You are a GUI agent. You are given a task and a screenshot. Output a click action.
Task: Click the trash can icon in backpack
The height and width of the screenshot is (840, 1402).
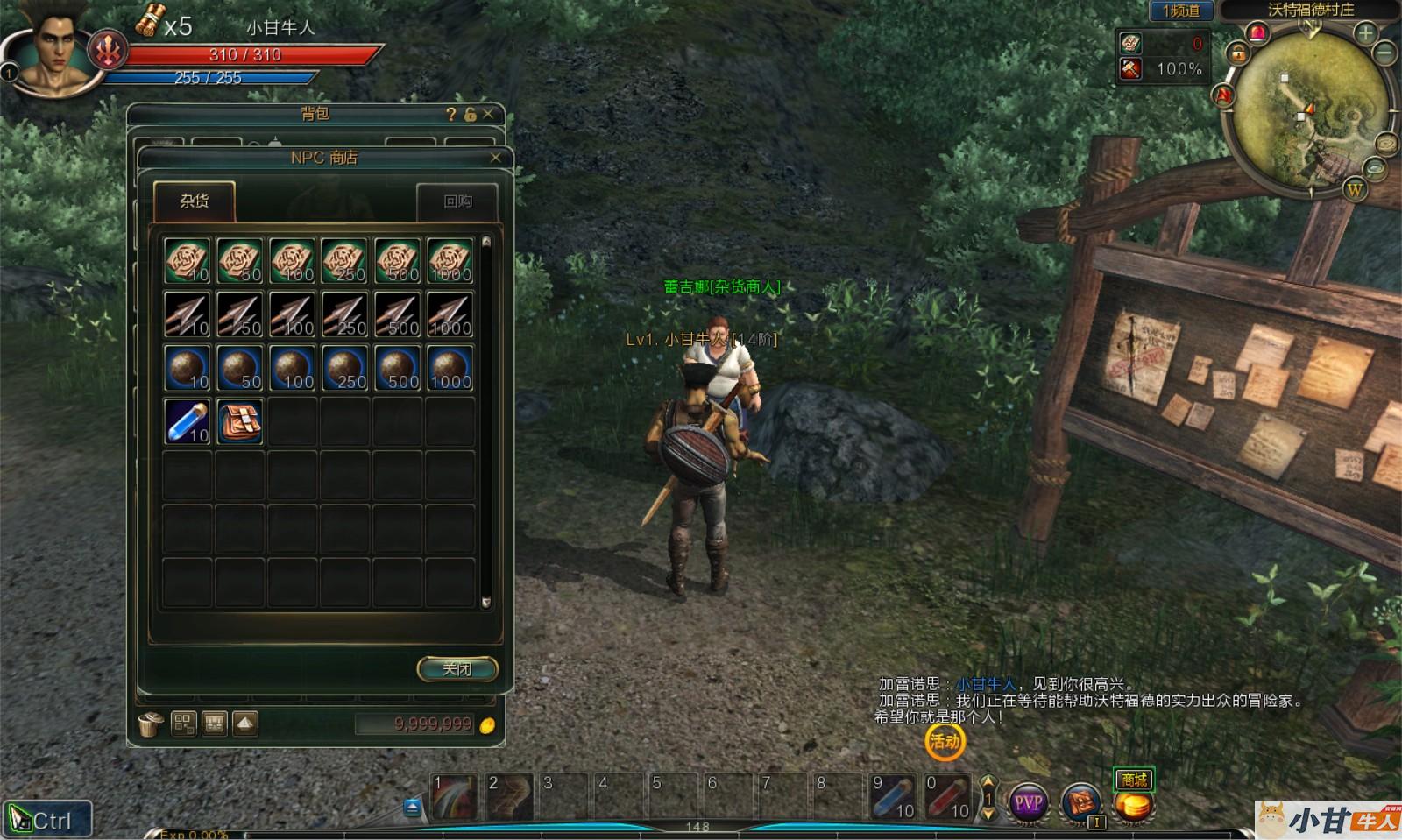150,724
